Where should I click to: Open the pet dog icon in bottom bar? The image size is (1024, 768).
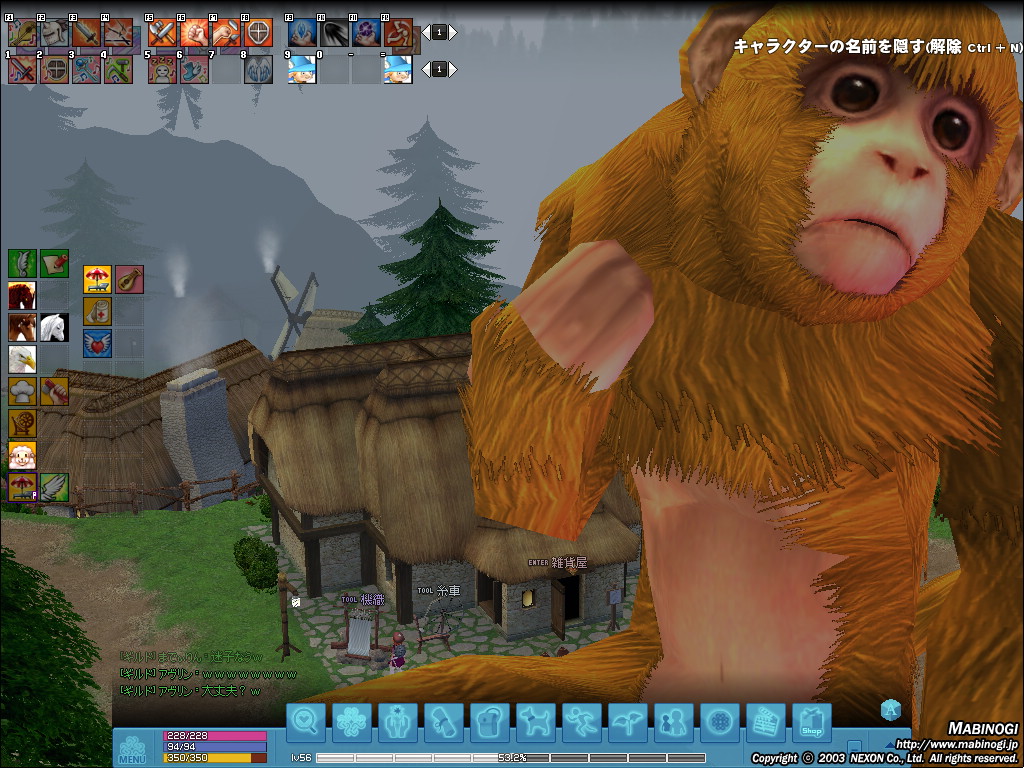(536, 723)
